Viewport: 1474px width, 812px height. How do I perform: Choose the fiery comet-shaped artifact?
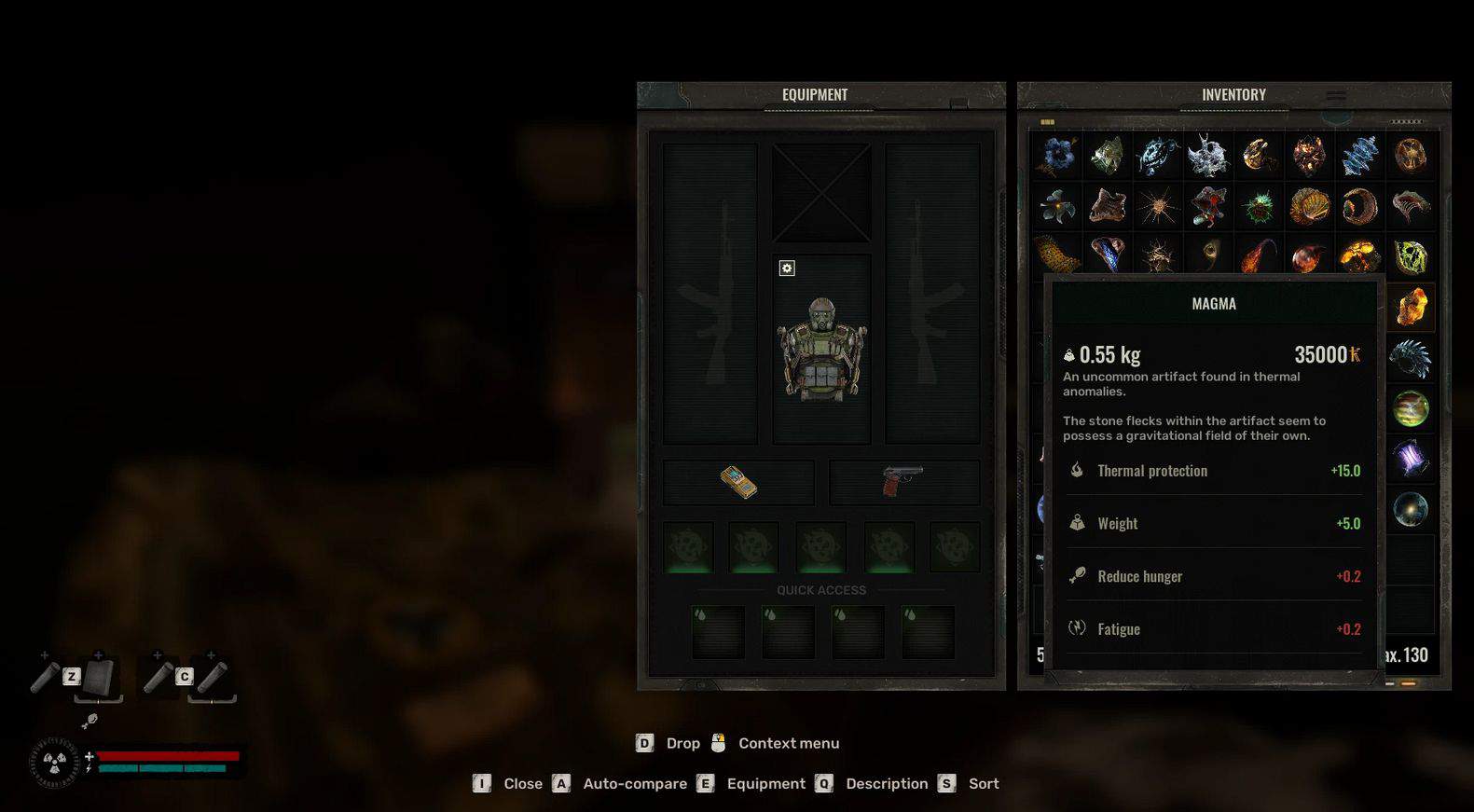pos(1259,256)
